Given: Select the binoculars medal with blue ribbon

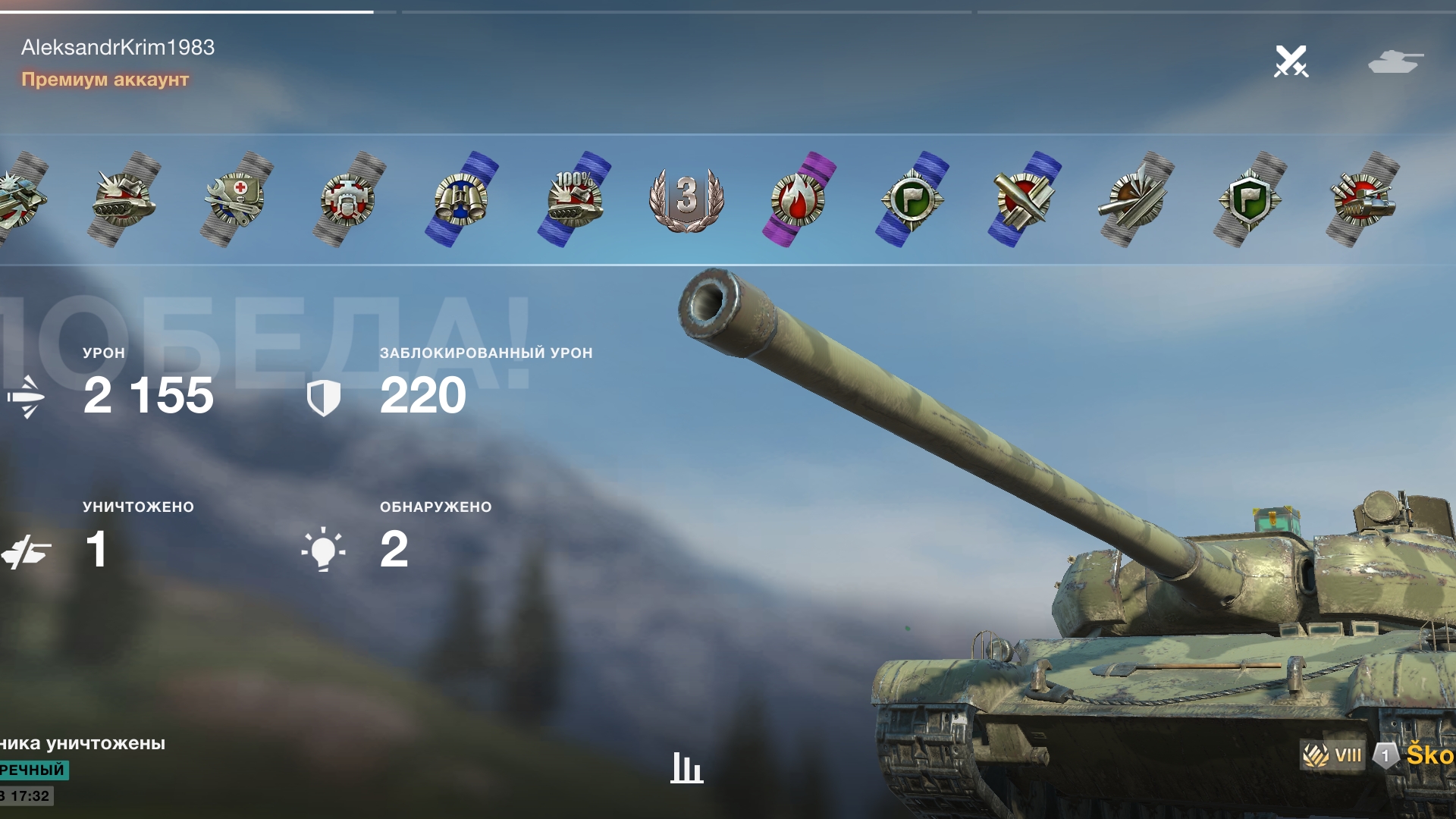Looking at the screenshot, I should pos(461,199).
